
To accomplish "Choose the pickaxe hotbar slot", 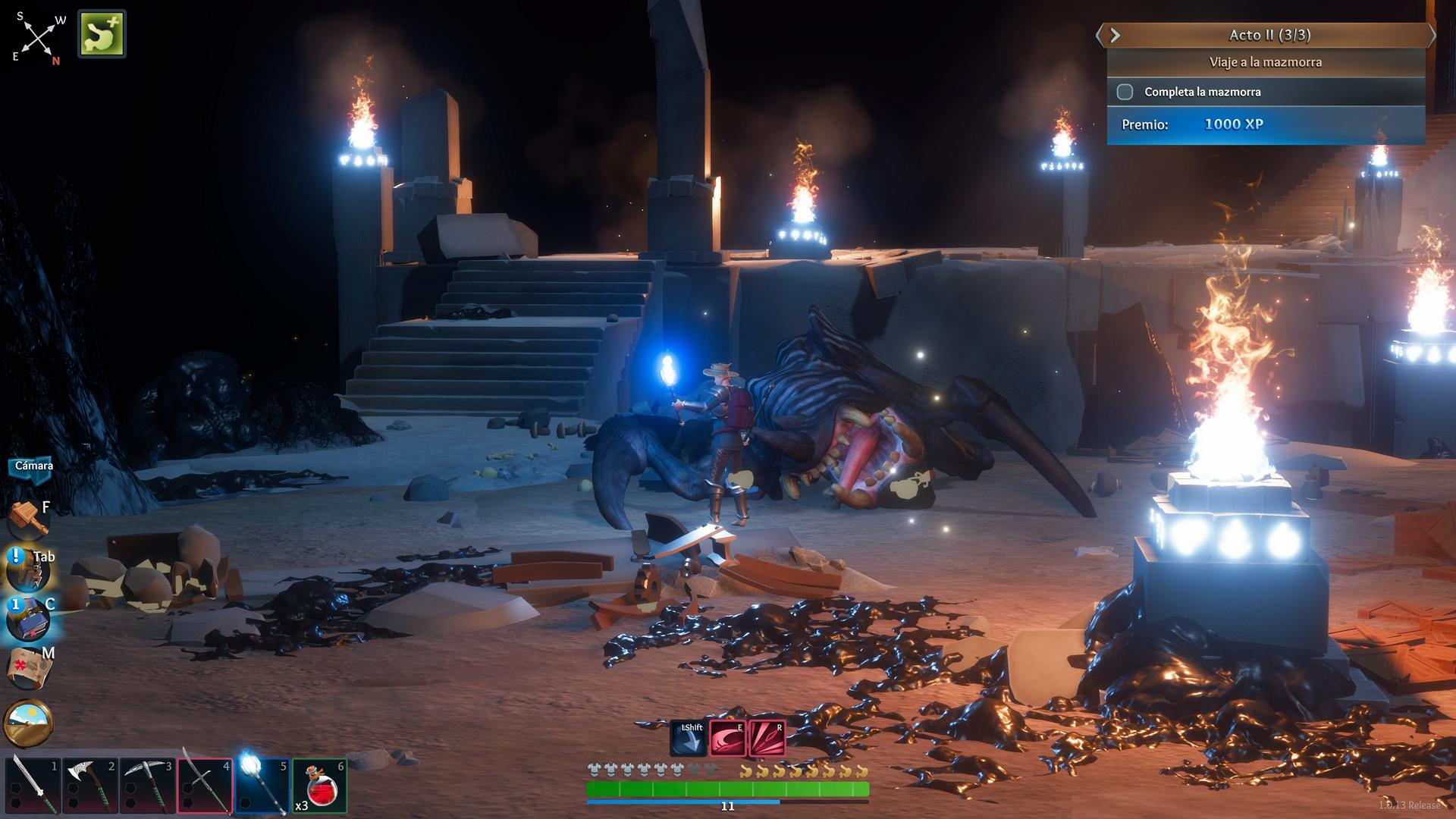I will 147,786.
